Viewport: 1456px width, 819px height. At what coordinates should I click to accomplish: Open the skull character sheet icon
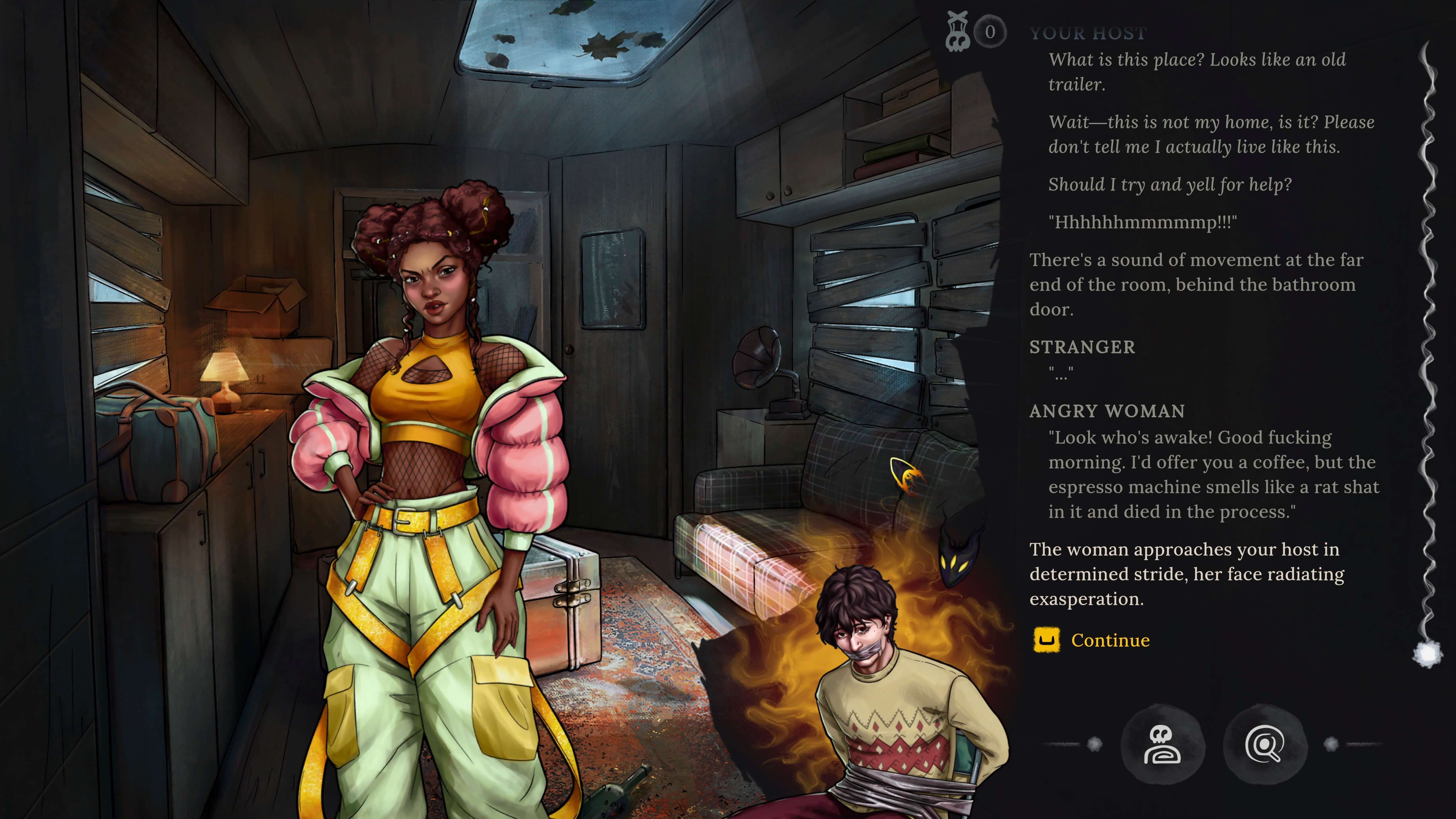tap(1162, 744)
